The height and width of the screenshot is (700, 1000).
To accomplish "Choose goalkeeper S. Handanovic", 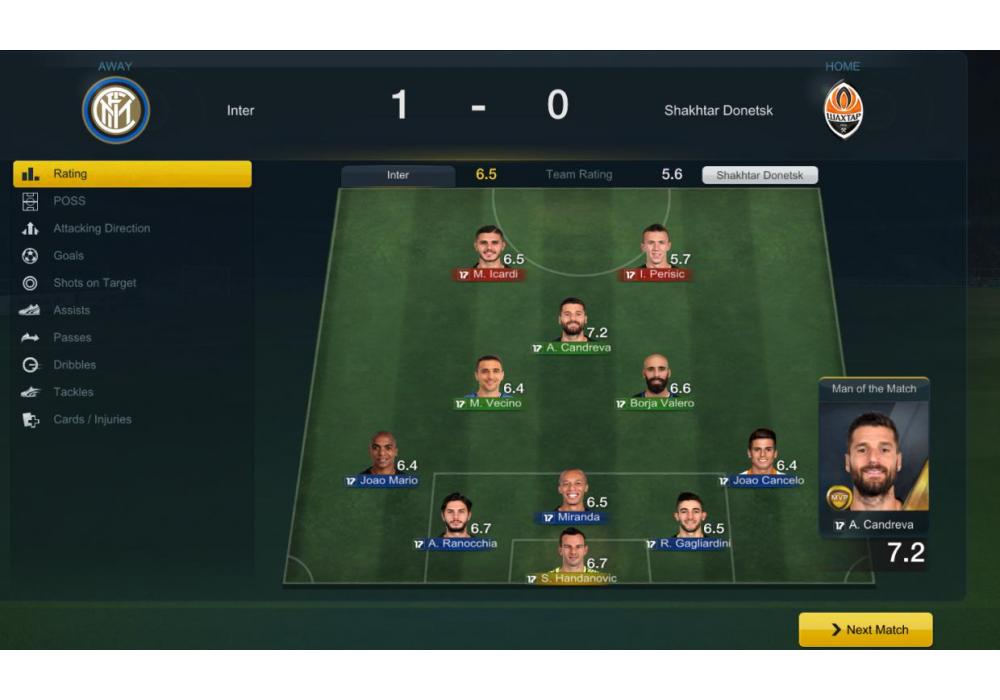I will point(572,553).
